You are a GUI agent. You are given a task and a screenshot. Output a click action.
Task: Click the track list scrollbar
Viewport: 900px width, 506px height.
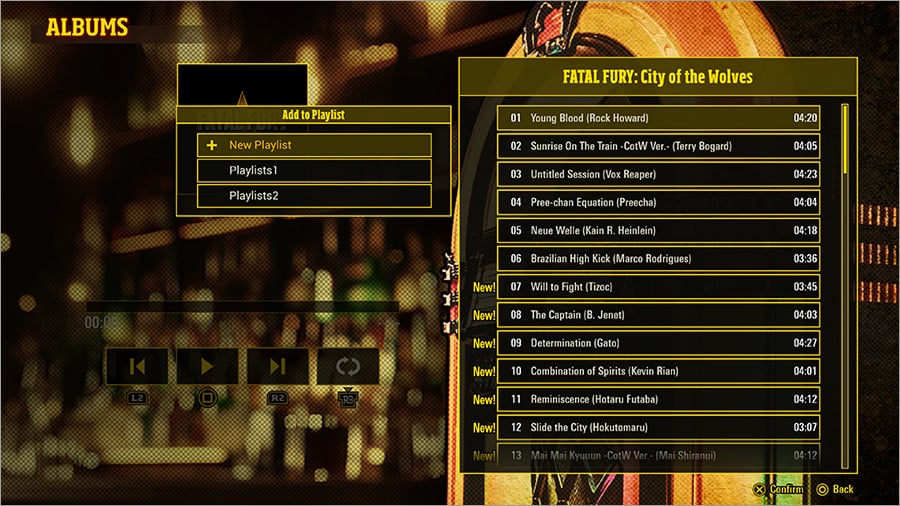(845, 285)
